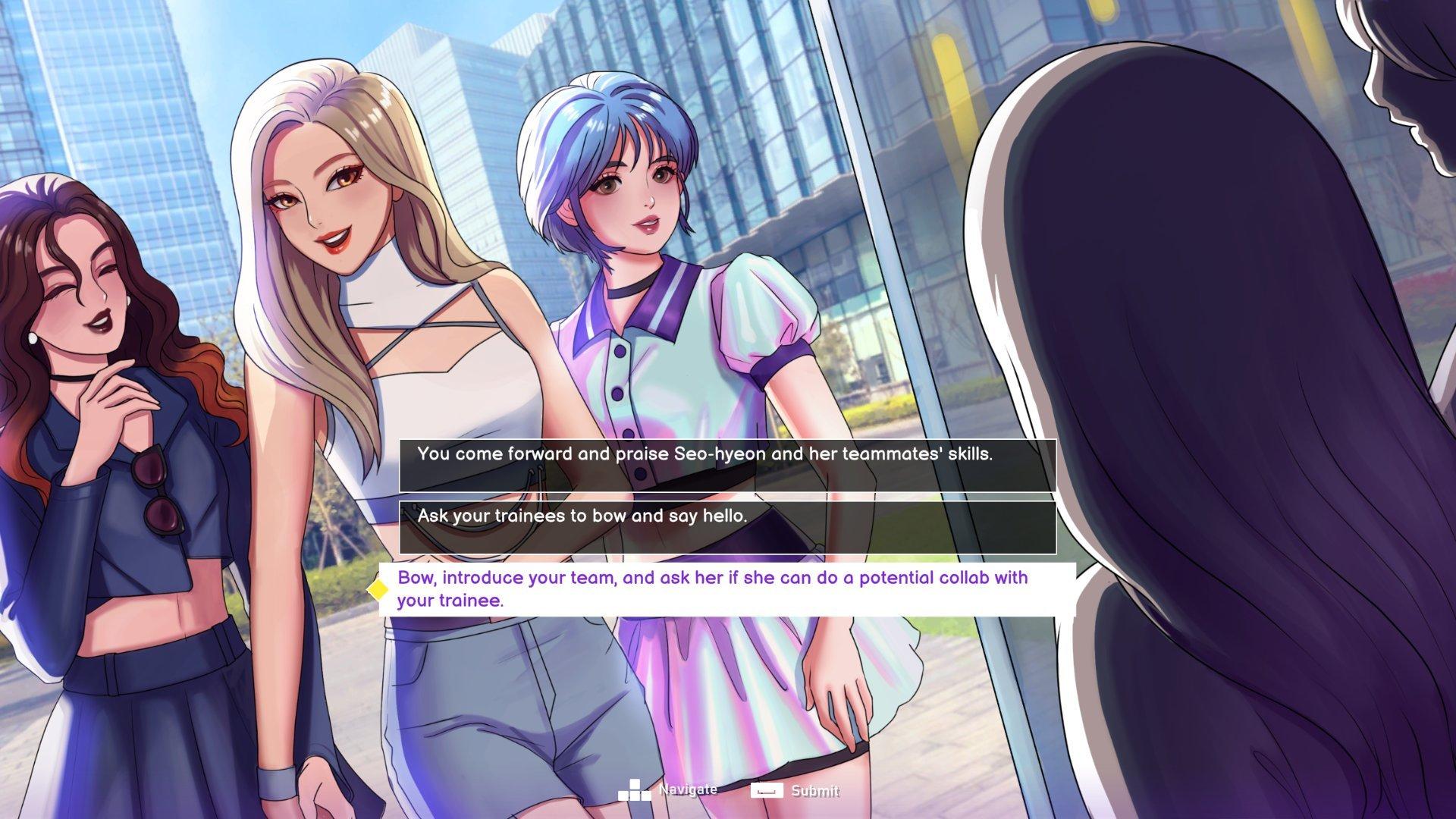Click the Navigate icon's top square button
Screen dimensions: 1456x819
[x=635, y=783]
